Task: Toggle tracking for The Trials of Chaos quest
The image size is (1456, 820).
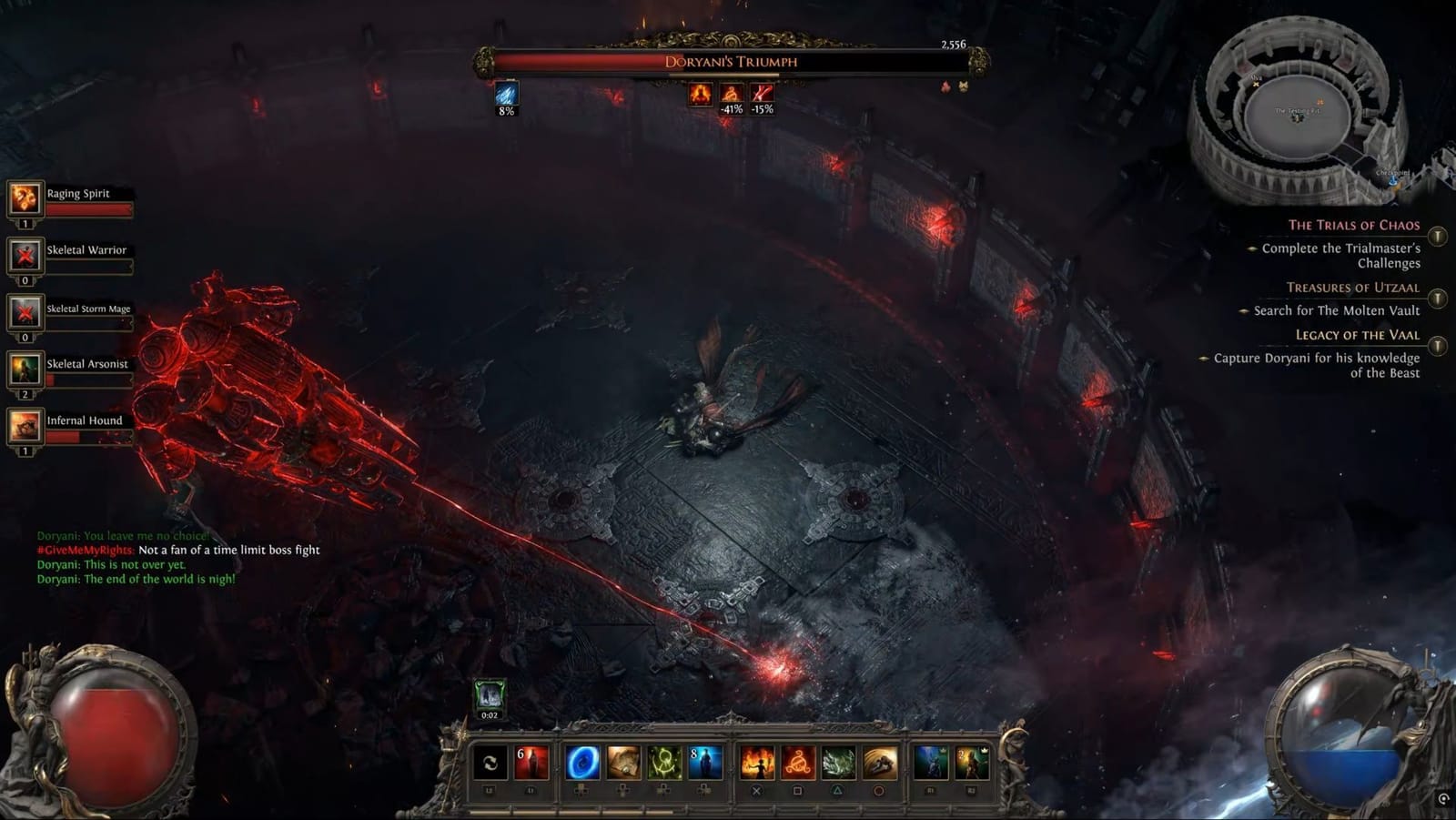Action: (x=1438, y=235)
